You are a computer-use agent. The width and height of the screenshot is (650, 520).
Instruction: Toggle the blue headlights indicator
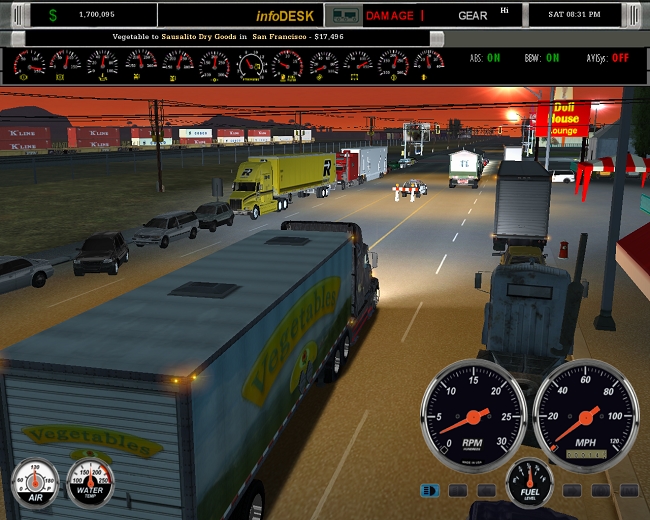pyautogui.click(x=430, y=490)
